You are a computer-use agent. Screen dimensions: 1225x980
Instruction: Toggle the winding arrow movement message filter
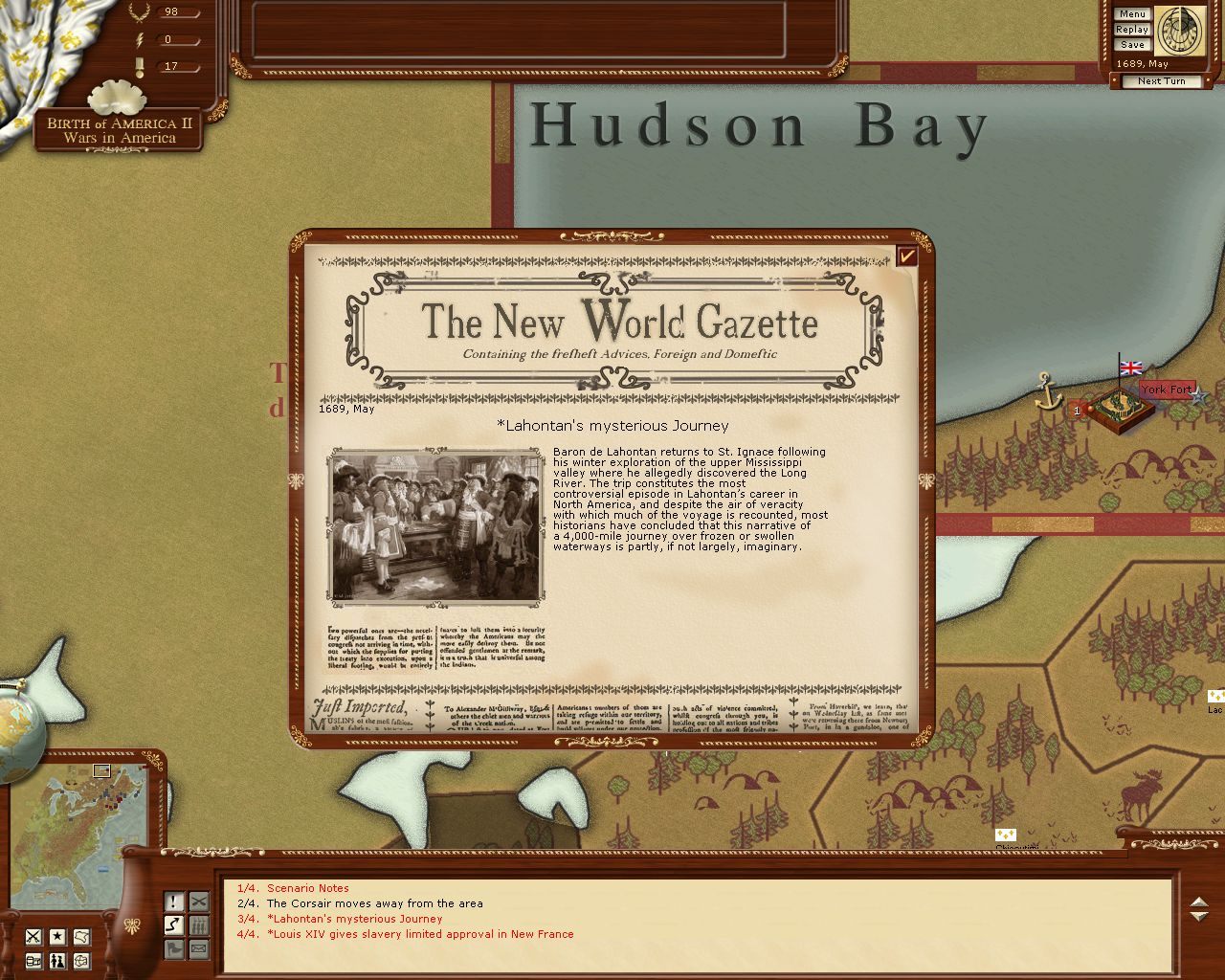173,925
